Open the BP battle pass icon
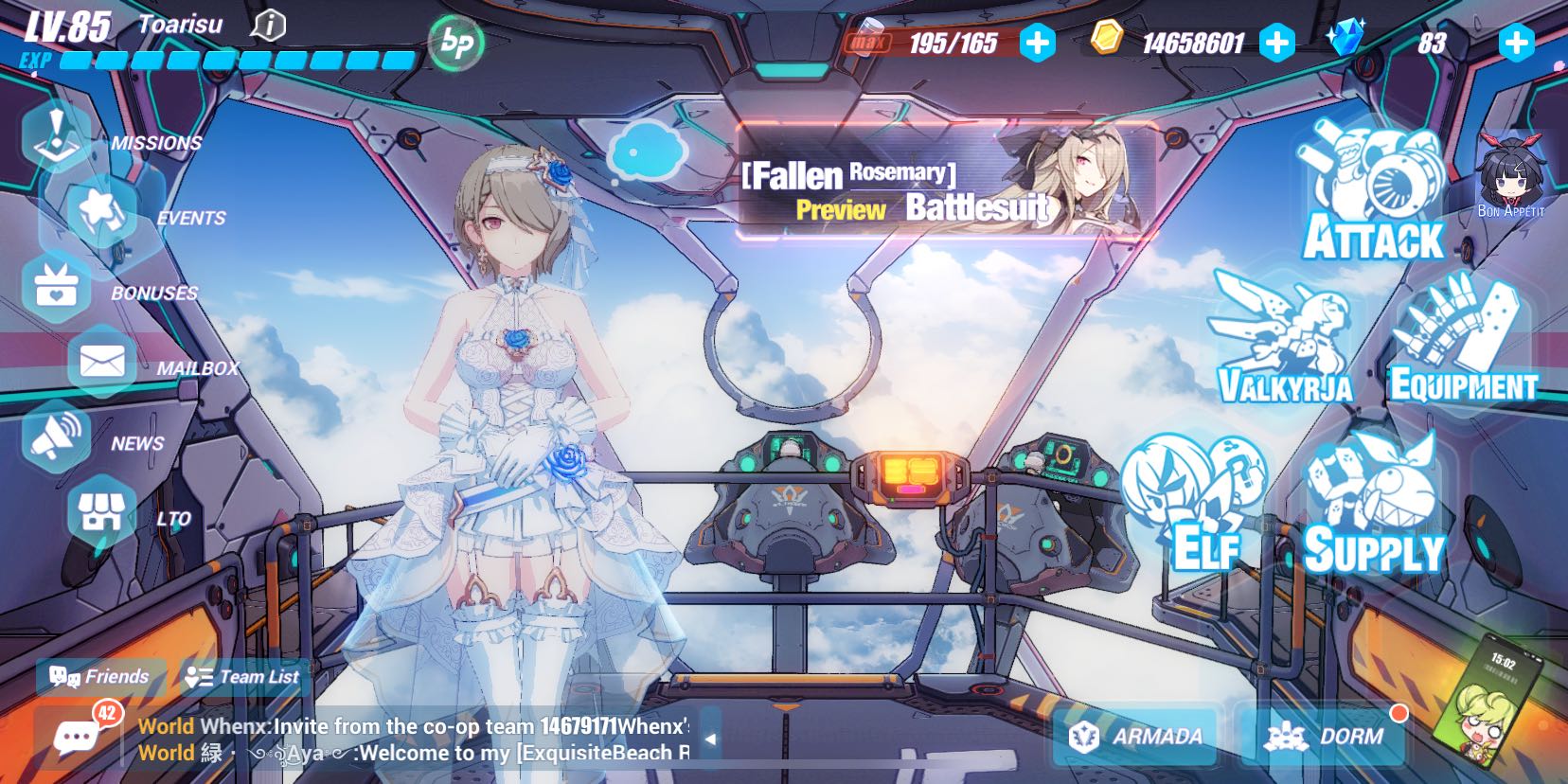1568x784 pixels. point(456,43)
